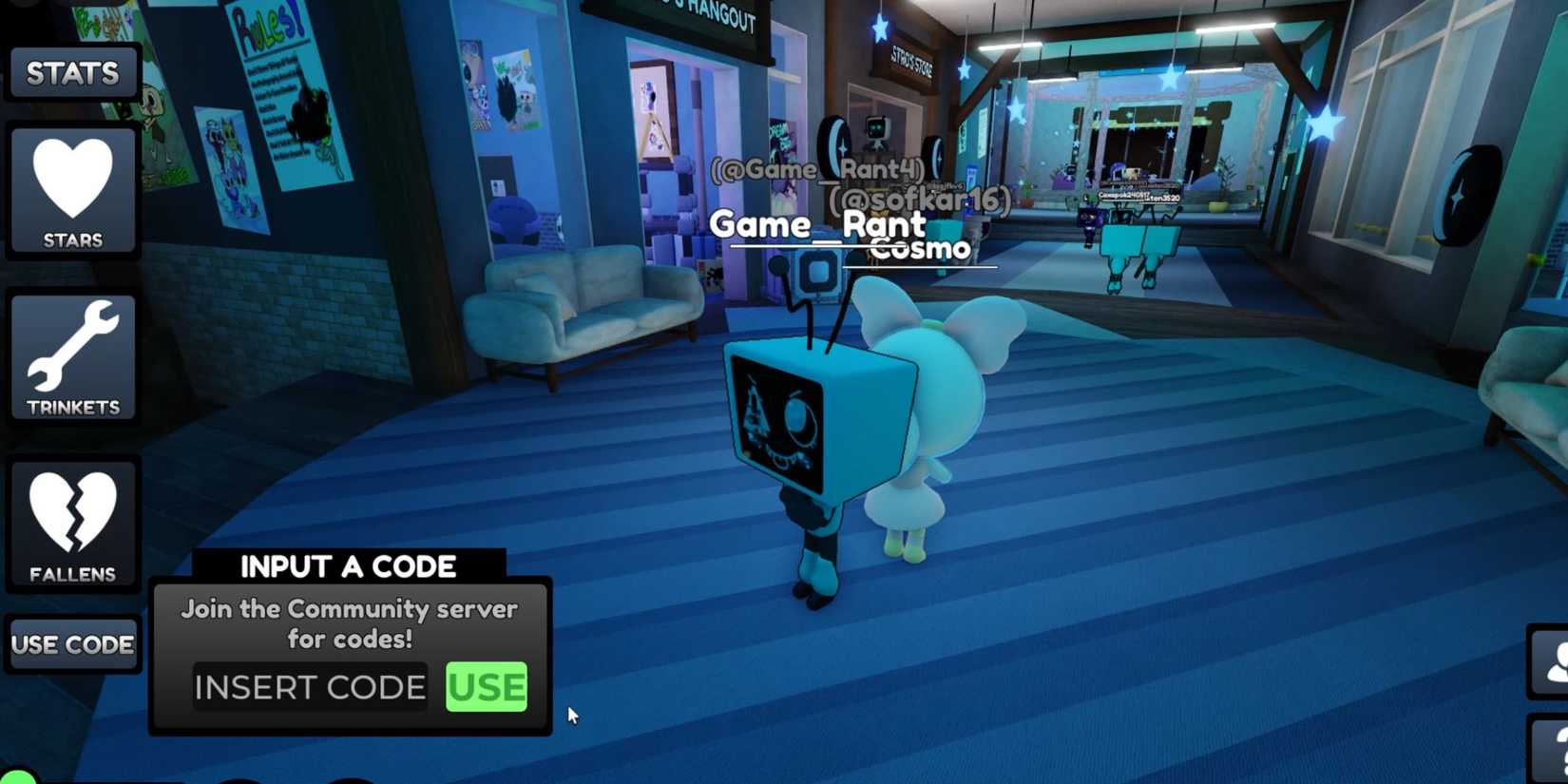Click the INSERT CODE text field
This screenshot has width=1568, height=784.
pyautogui.click(x=309, y=686)
